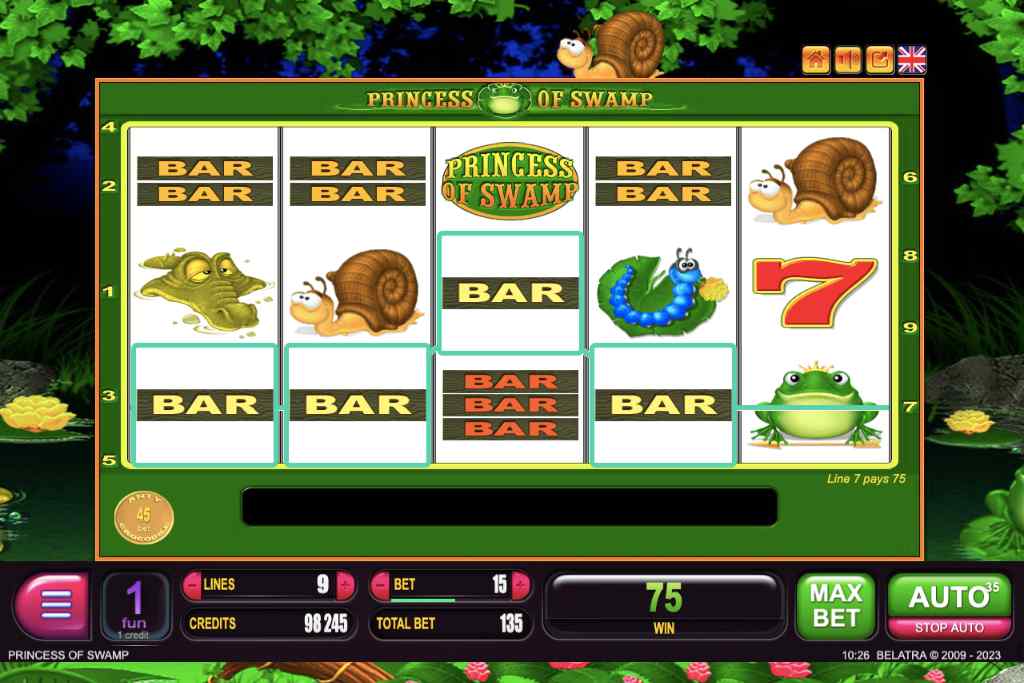Raise the bet amount

click(x=520, y=584)
